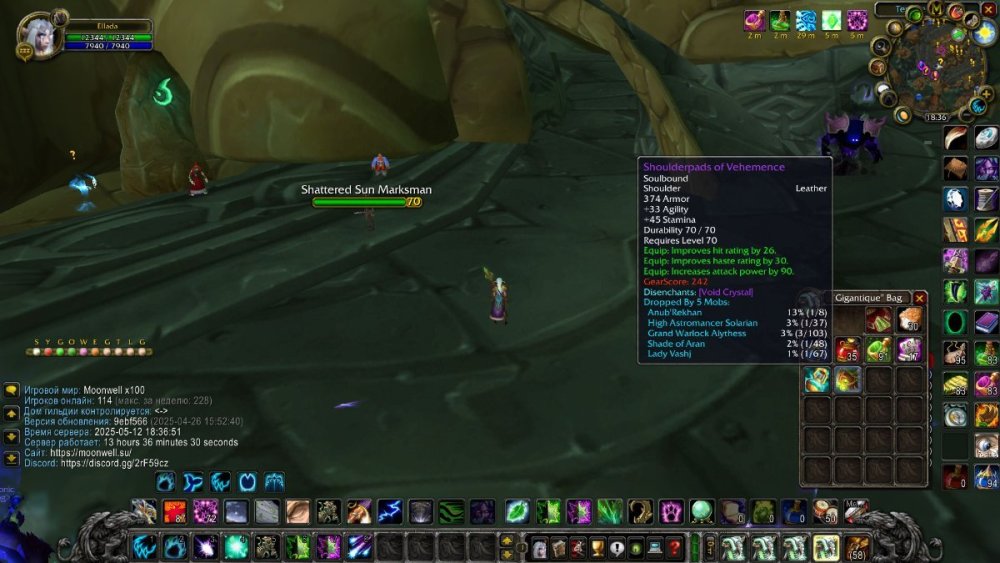Open the red question mark help button
The height and width of the screenshot is (563, 1000).
(x=675, y=548)
